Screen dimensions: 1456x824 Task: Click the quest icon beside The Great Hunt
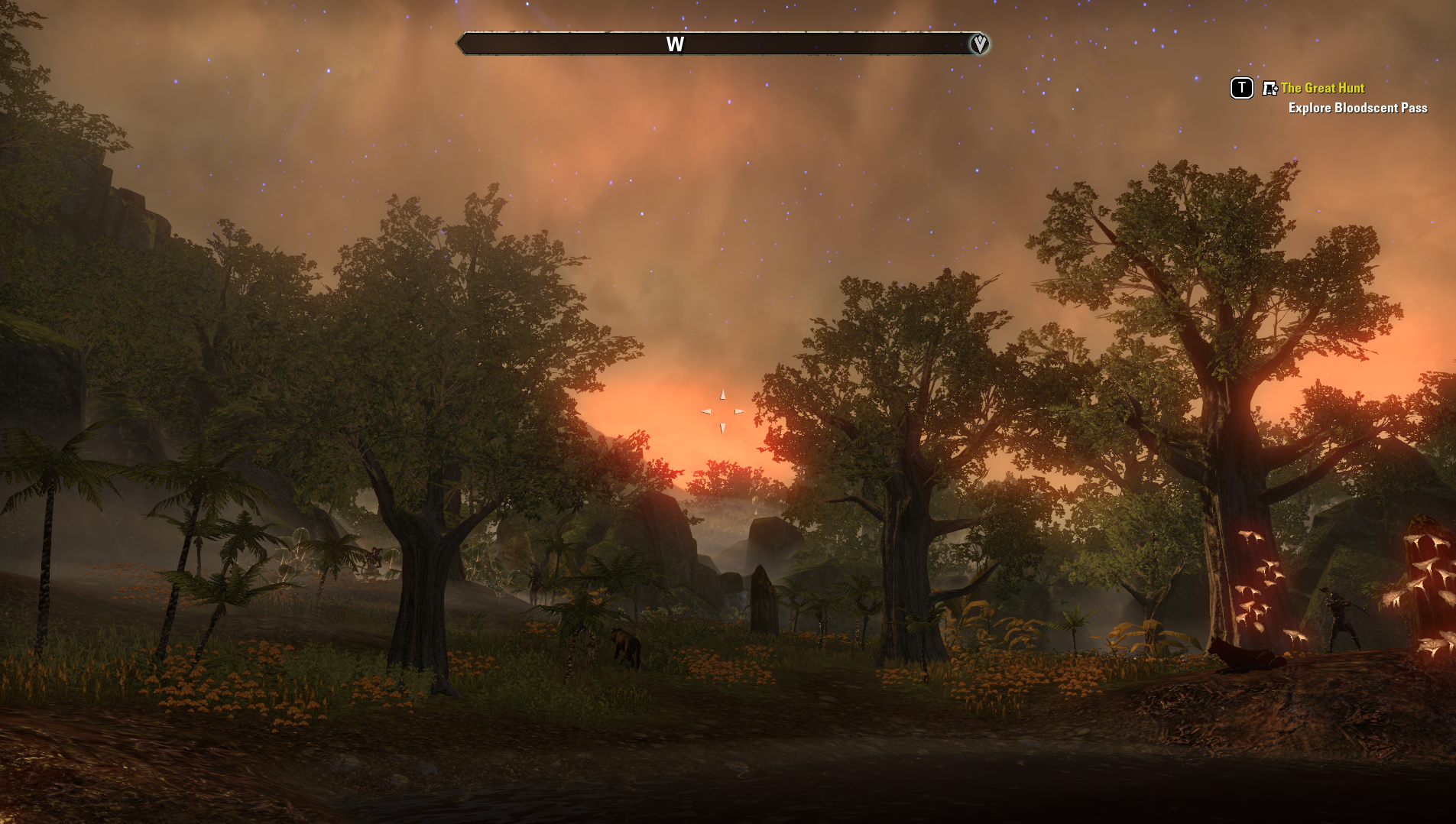1270,89
